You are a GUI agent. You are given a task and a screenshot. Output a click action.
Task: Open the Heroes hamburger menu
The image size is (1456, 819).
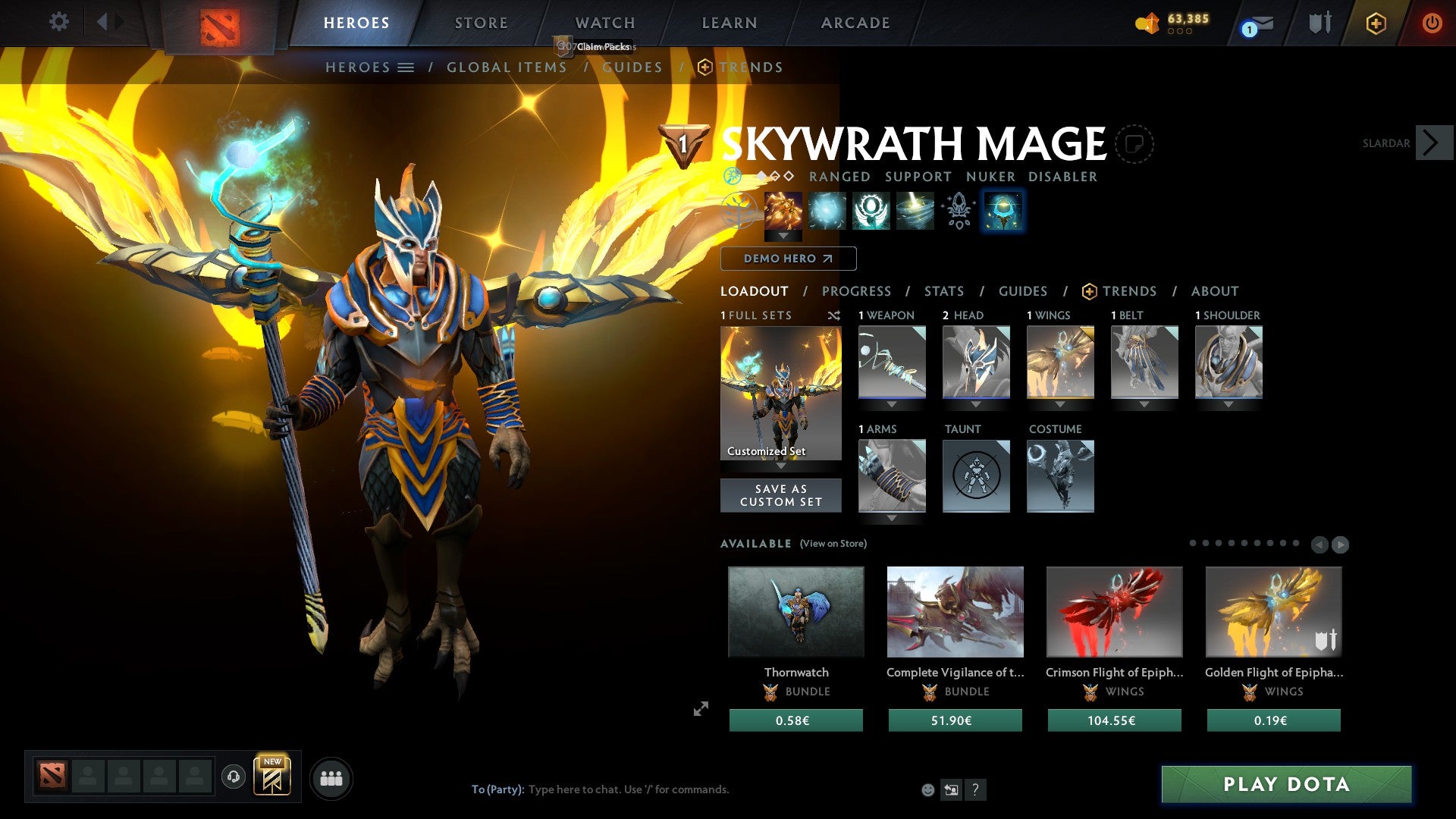click(406, 67)
